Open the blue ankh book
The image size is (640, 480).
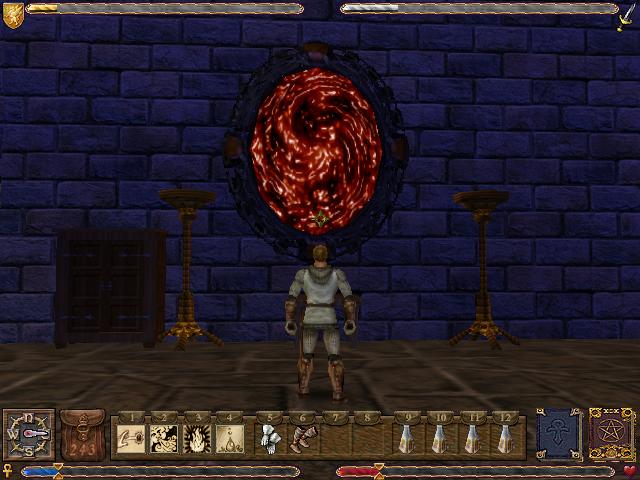pyautogui.click(x=556, y=434)
